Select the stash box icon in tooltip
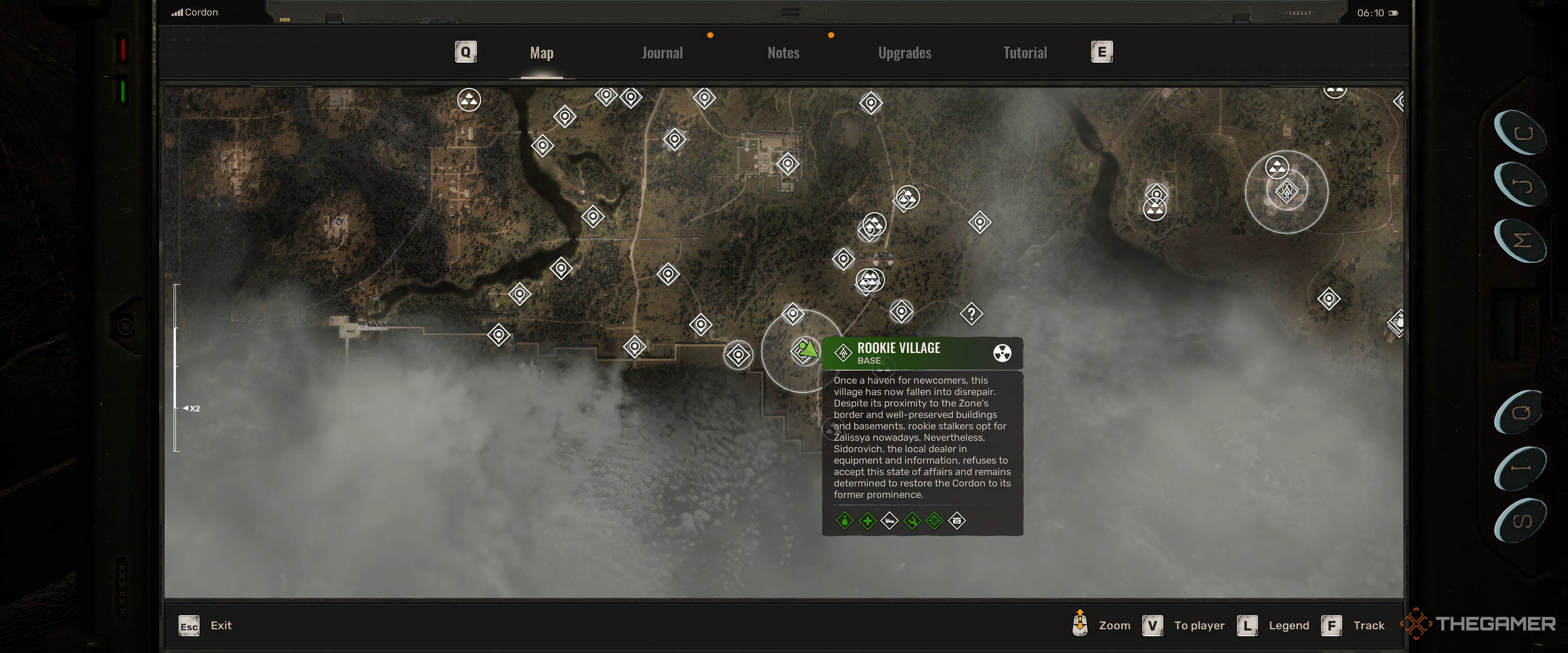Viewport: 1568px width, 653px height. point(958,521)
